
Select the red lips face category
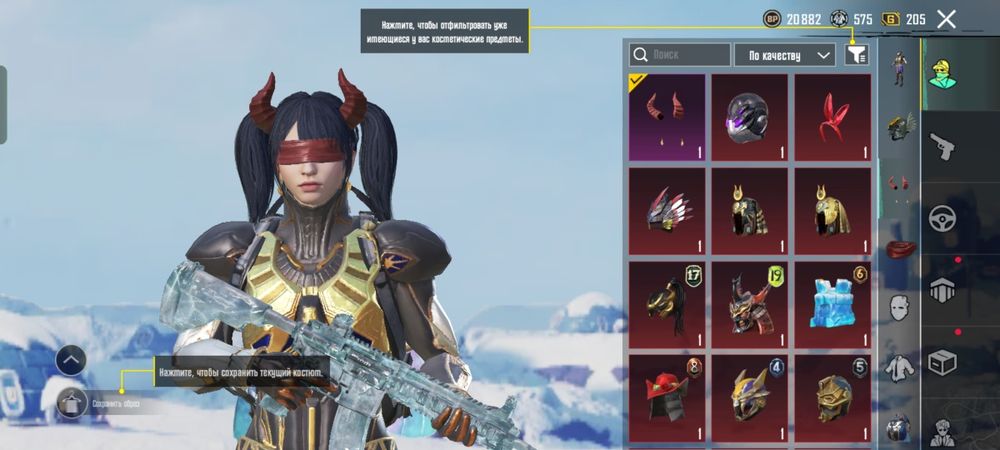coord(899,249)
